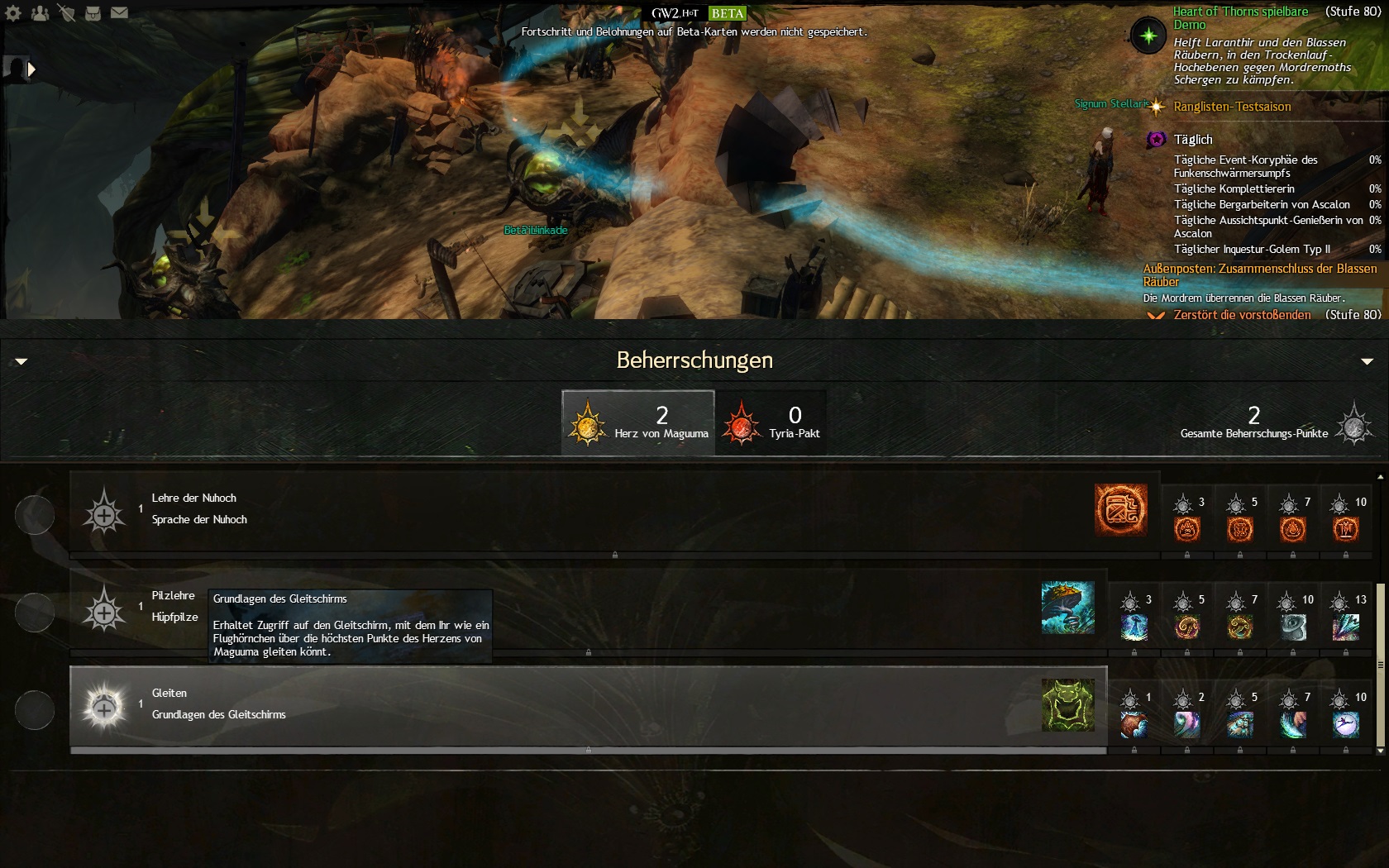This screenshot has width=1389, height=868.
Task: Switch to the Herz von Maguuma tab
Action: [637, 422]
